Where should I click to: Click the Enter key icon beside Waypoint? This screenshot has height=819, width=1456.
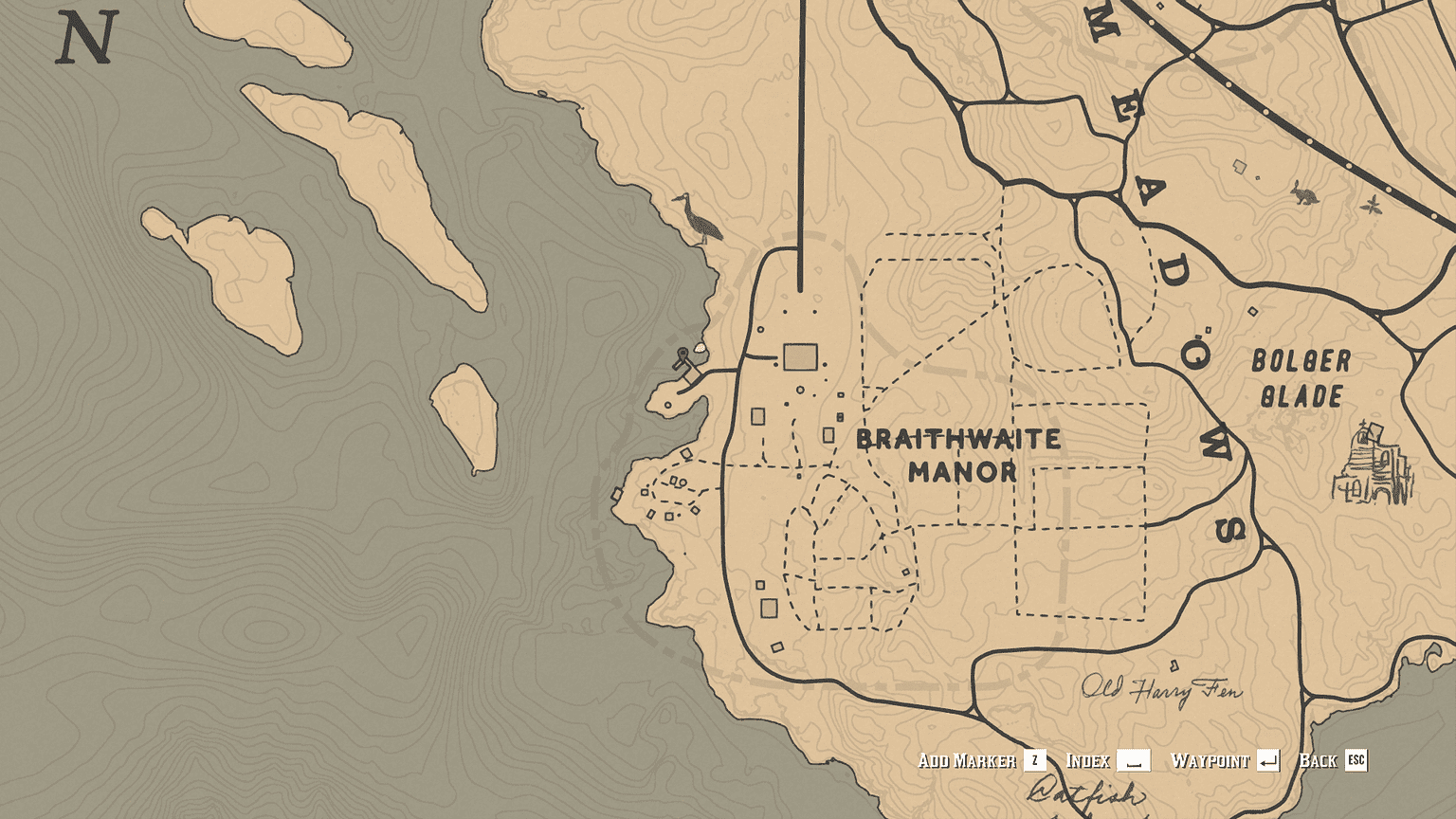pyautogui.click(x=1270, y=760)
